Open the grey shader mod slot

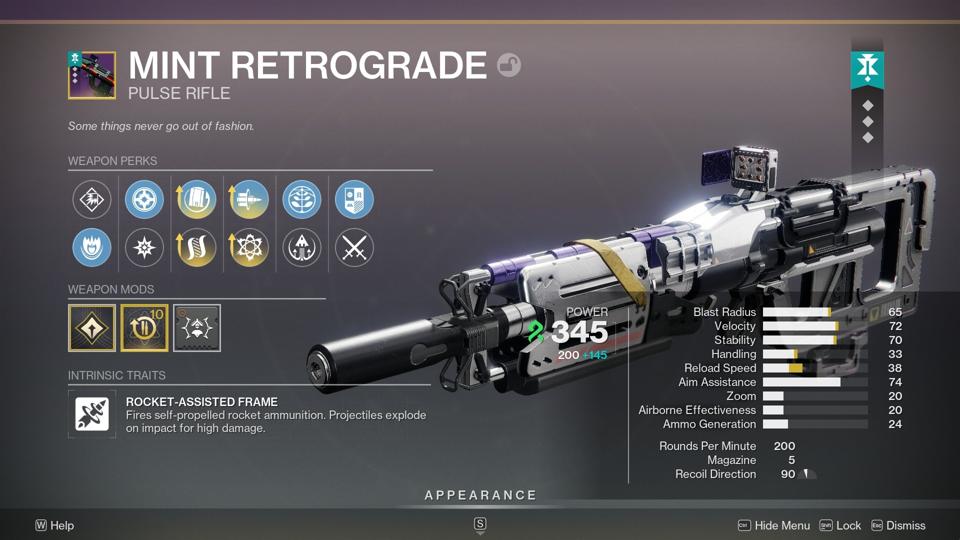(x=197, y=328)
